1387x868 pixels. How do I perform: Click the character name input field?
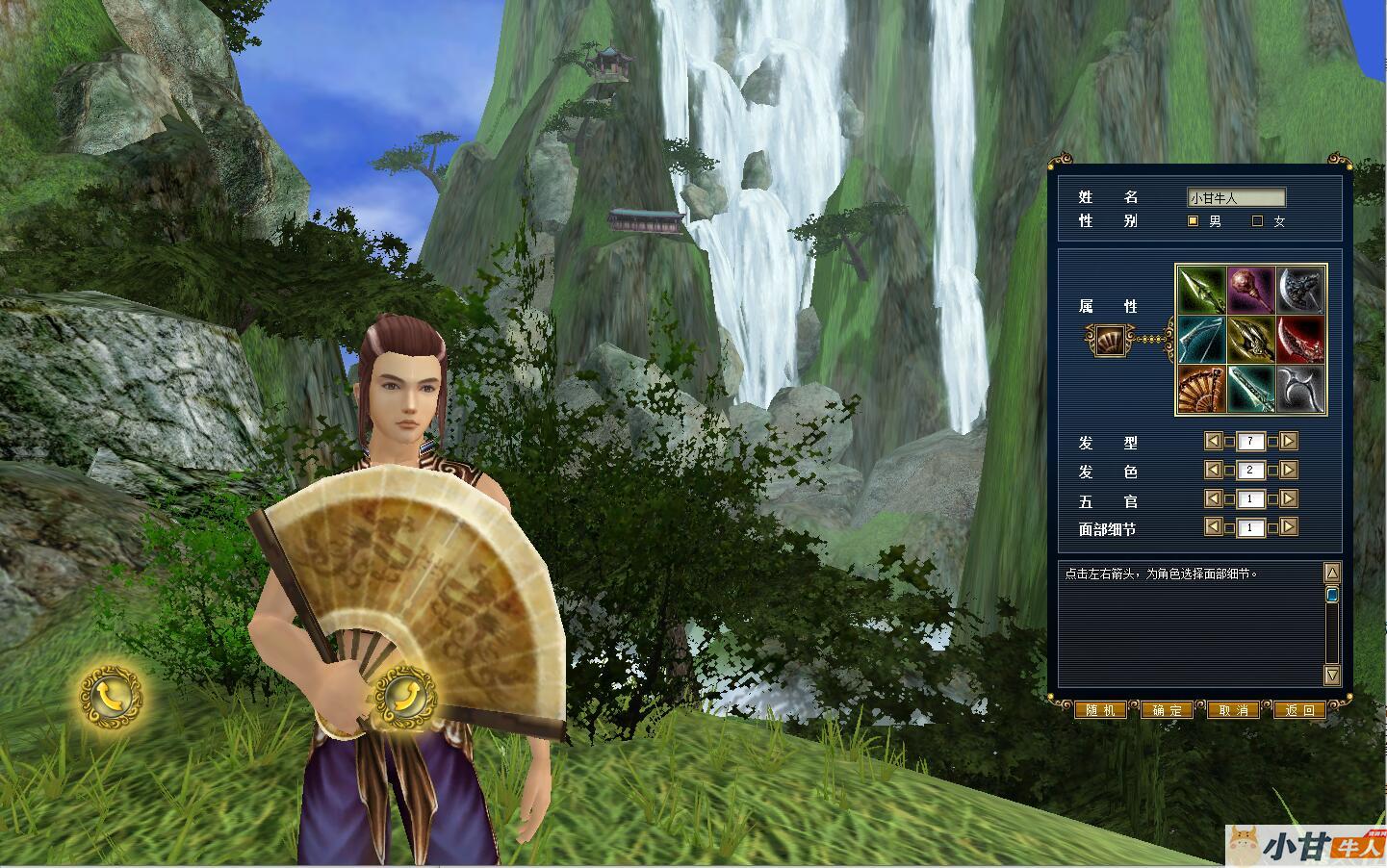tap(1236, 198)
